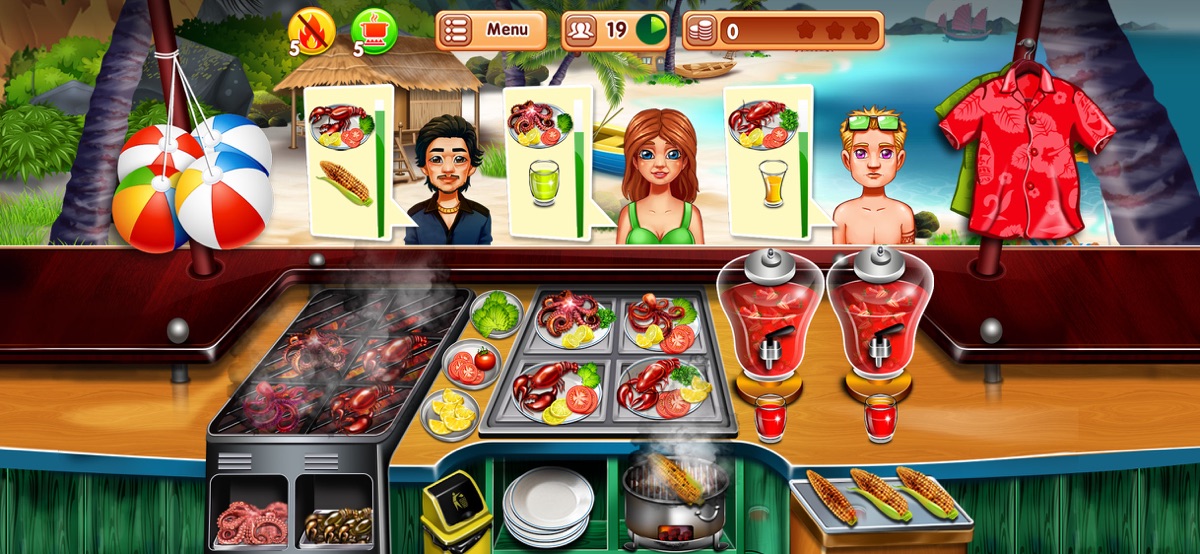Select the sliced tomato bowl
1200x554 pixels.
[x=470, y=364]
